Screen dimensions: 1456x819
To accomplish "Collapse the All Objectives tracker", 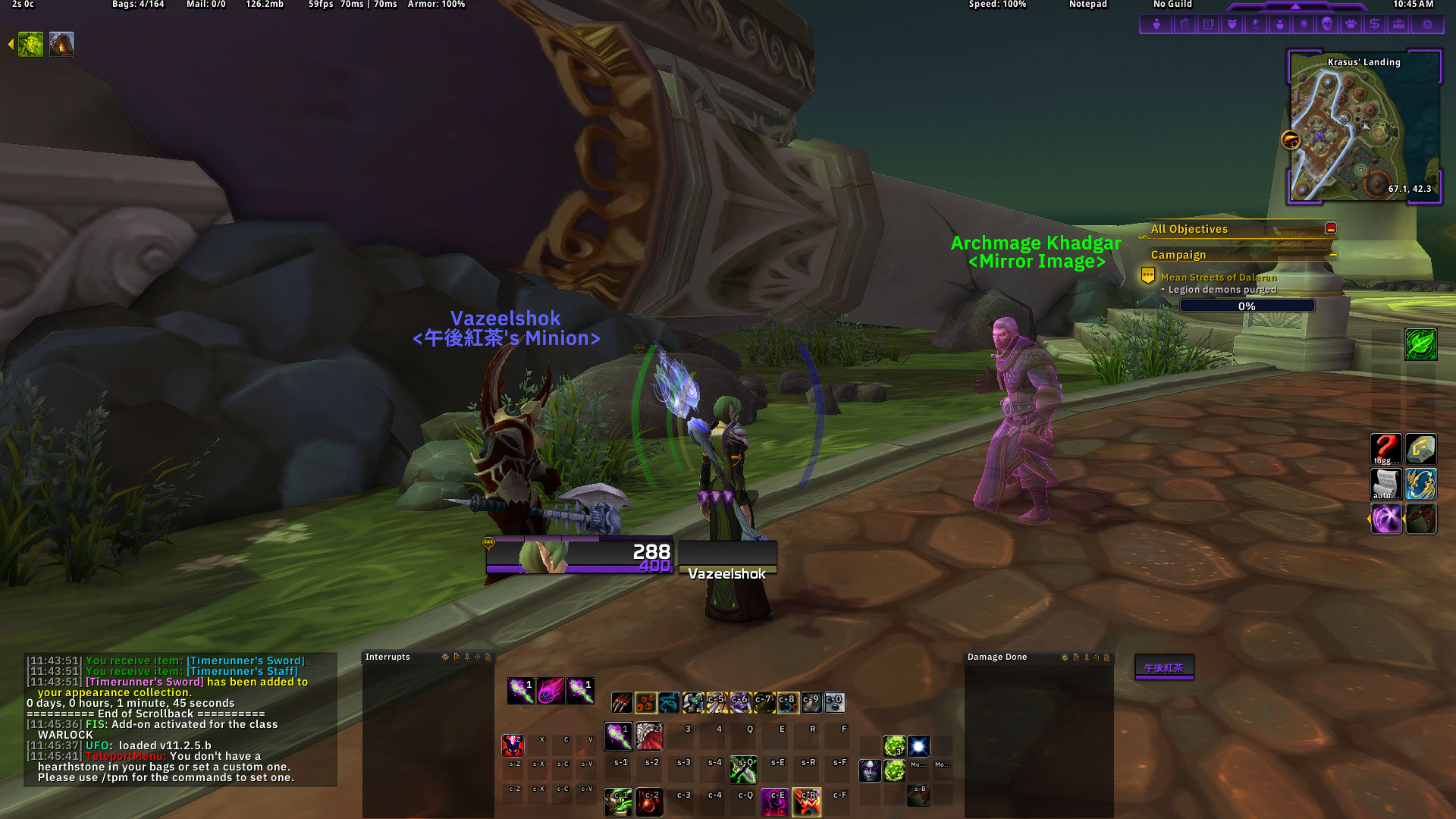I will point(1331,228).
